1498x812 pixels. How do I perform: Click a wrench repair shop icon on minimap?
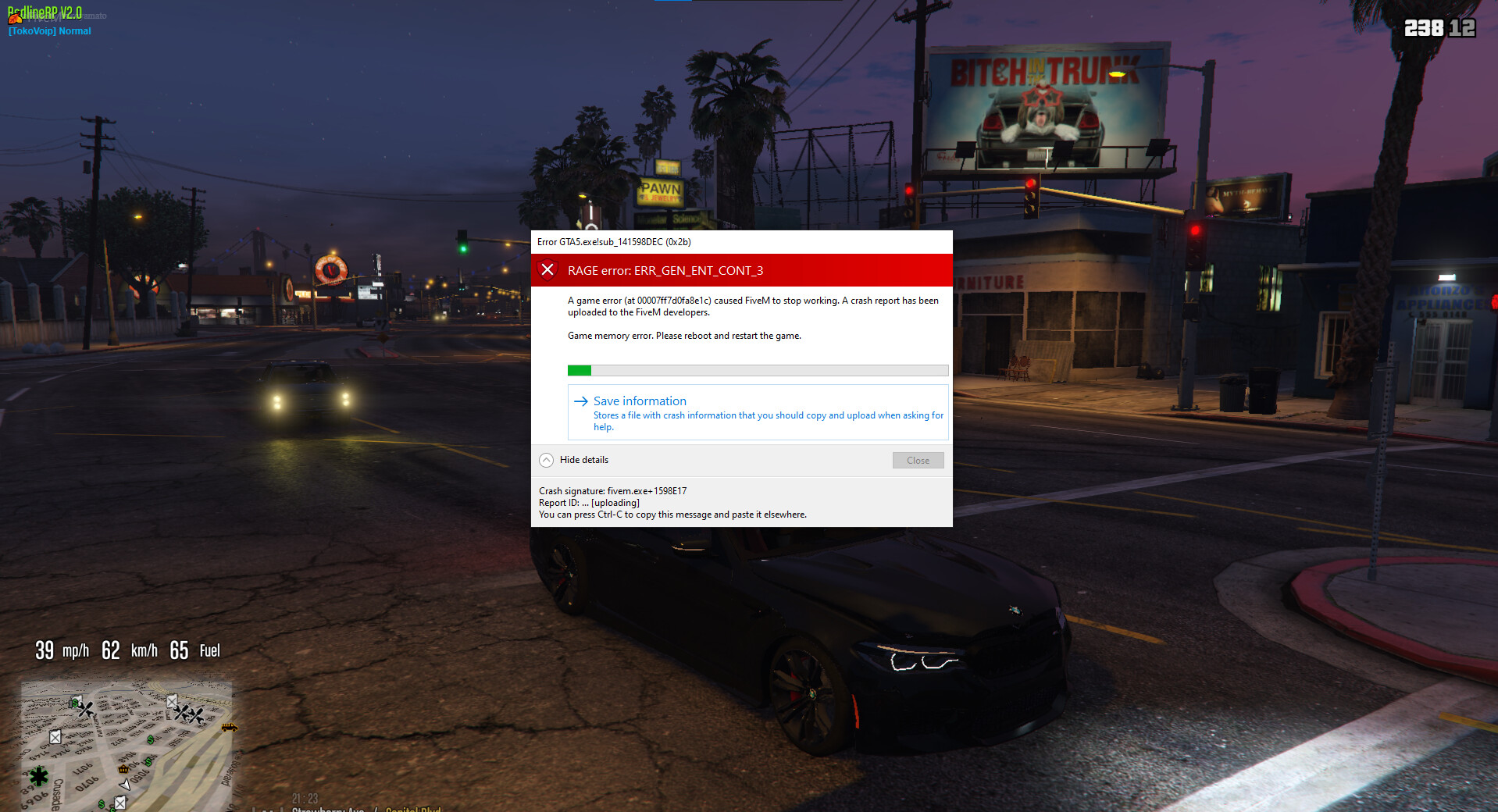click(x=85, y=710)
